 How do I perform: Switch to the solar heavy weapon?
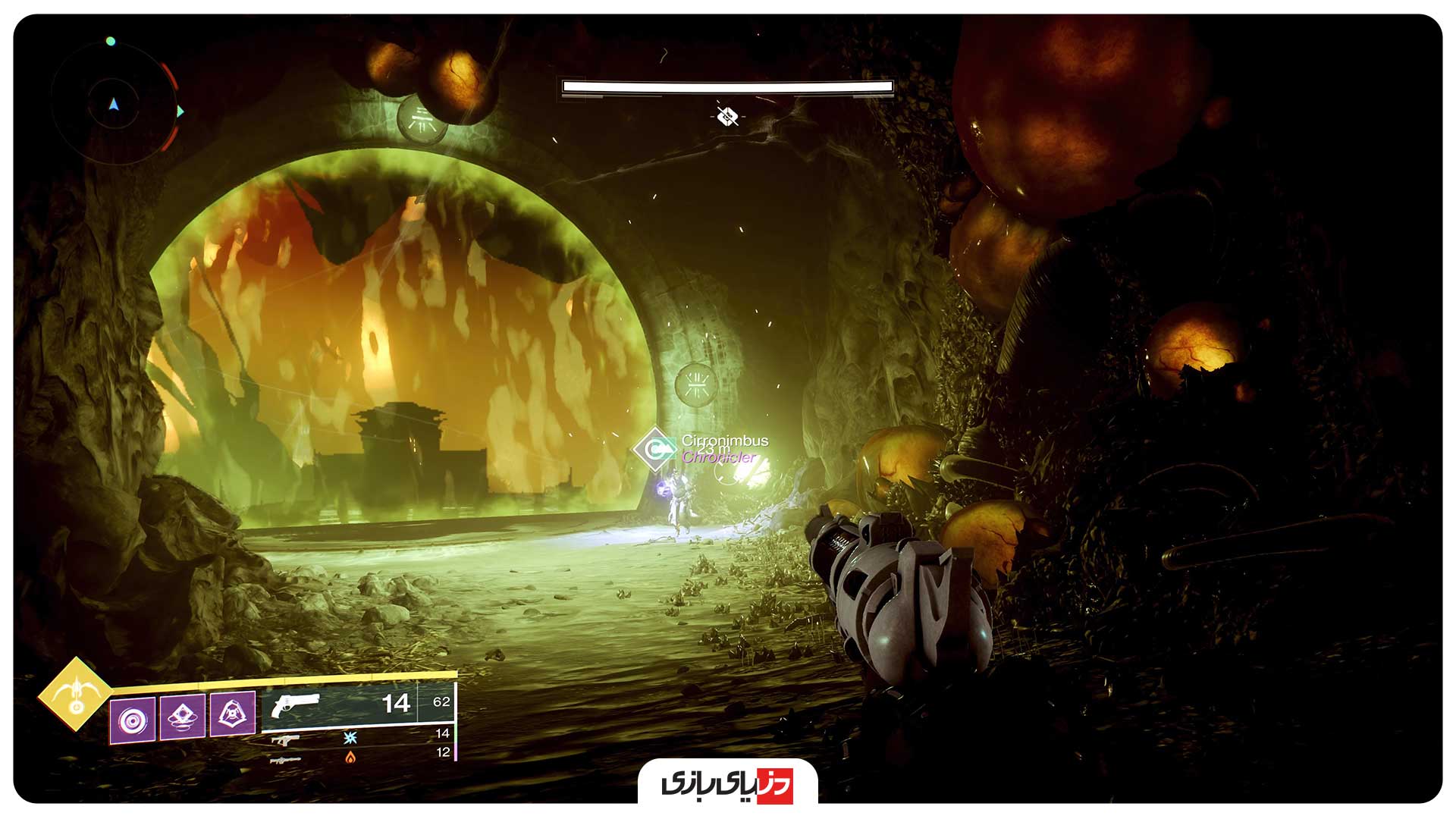pos(285,758)
